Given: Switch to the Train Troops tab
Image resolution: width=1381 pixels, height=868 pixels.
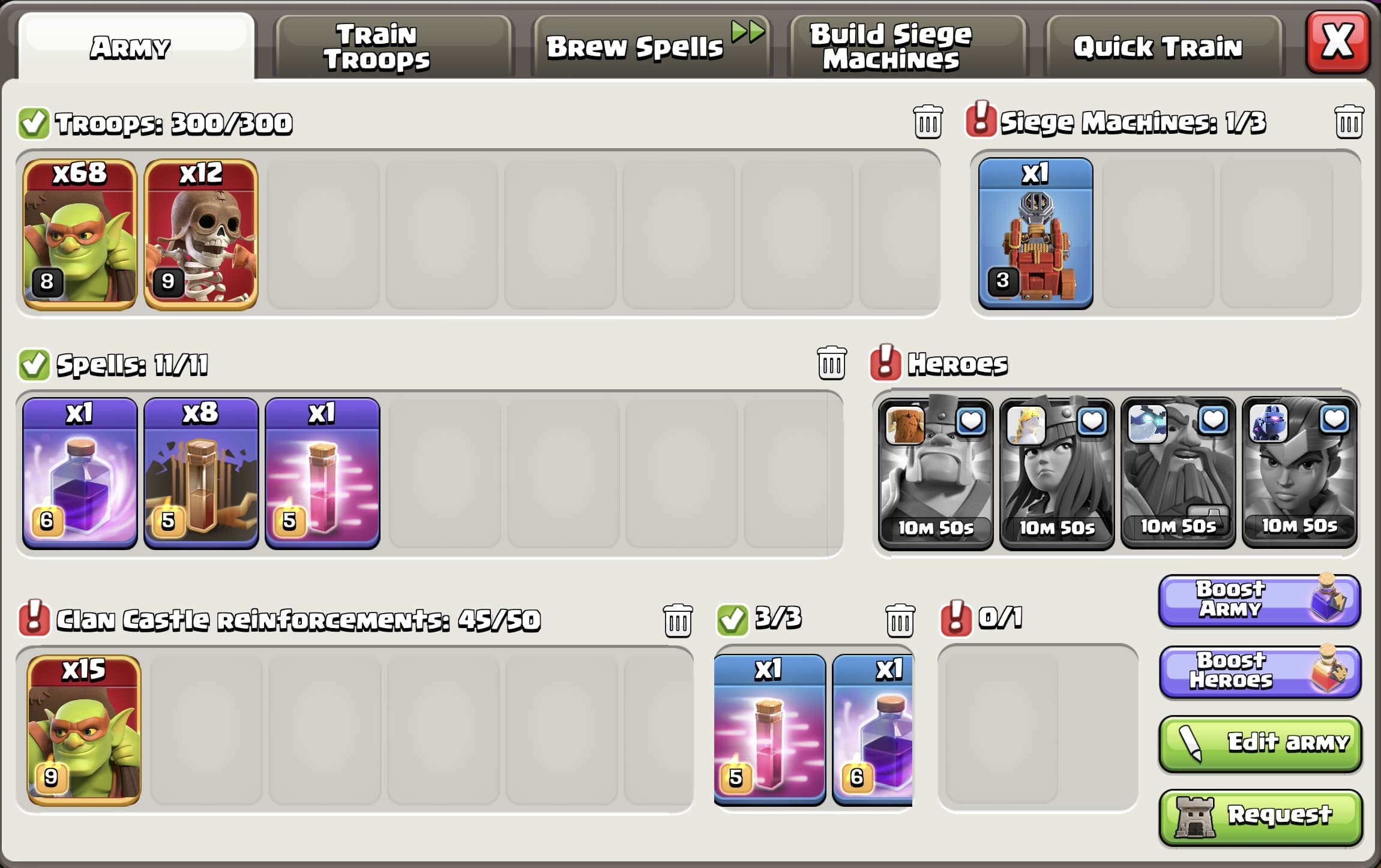Looking at the screenshot, I should point(377,45).
